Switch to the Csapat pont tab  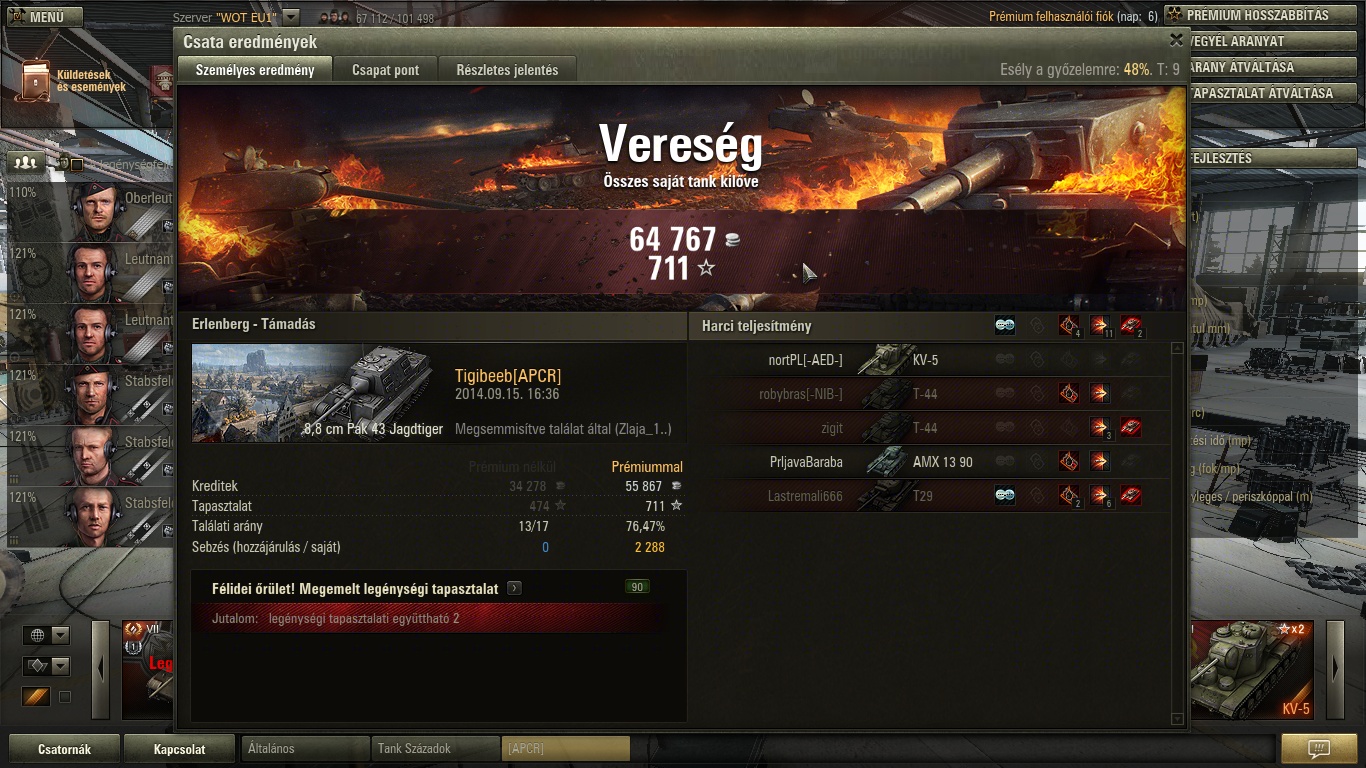385,70
